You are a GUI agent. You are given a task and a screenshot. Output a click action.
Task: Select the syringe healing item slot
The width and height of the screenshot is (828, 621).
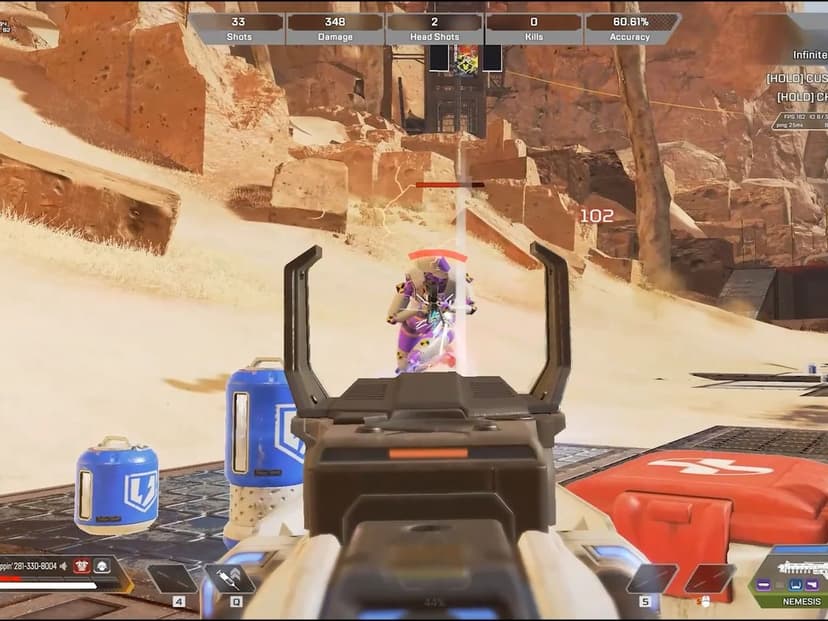click(229, 579)
